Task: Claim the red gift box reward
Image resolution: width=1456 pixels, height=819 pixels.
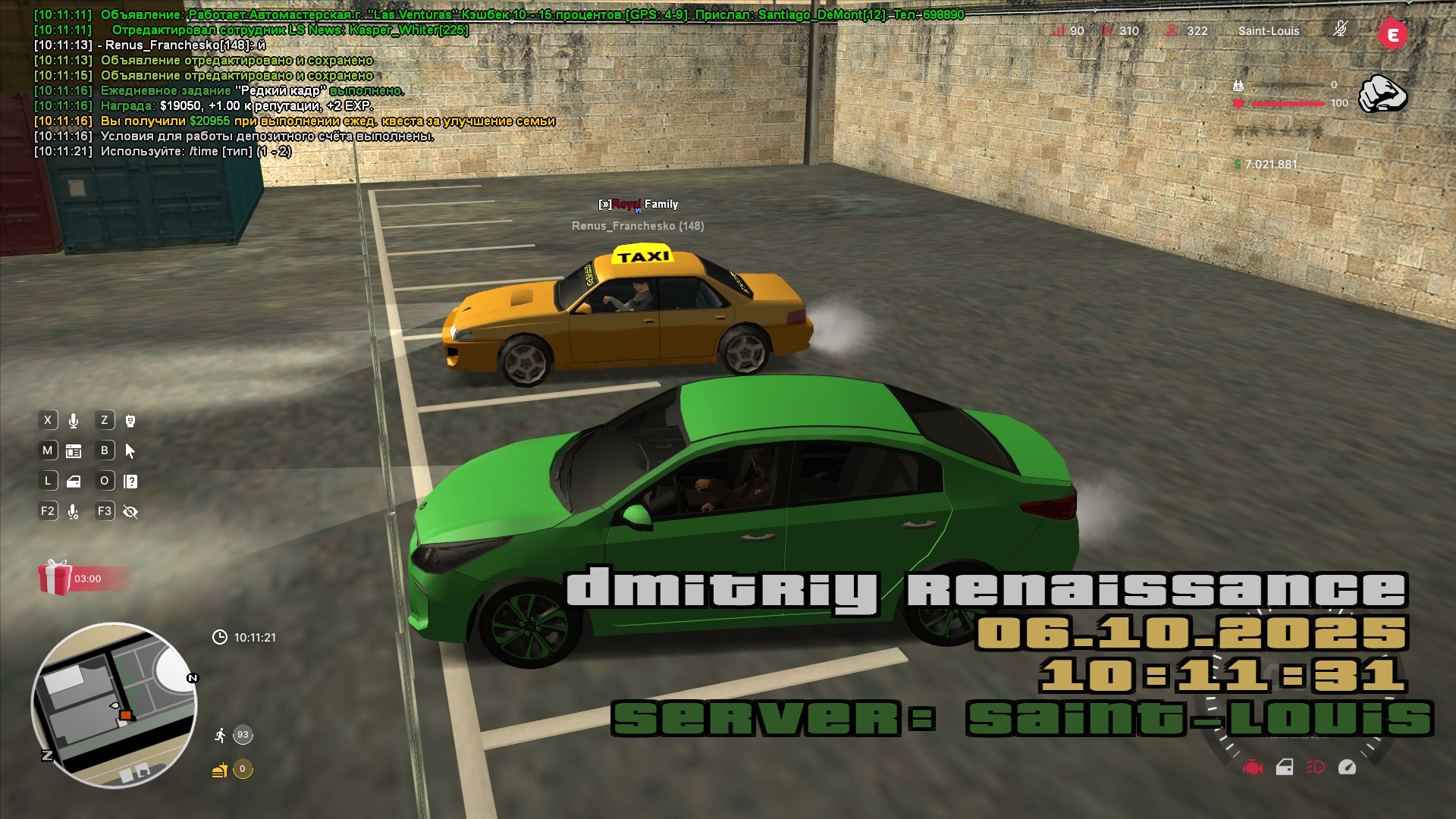Action: (55, 578)
